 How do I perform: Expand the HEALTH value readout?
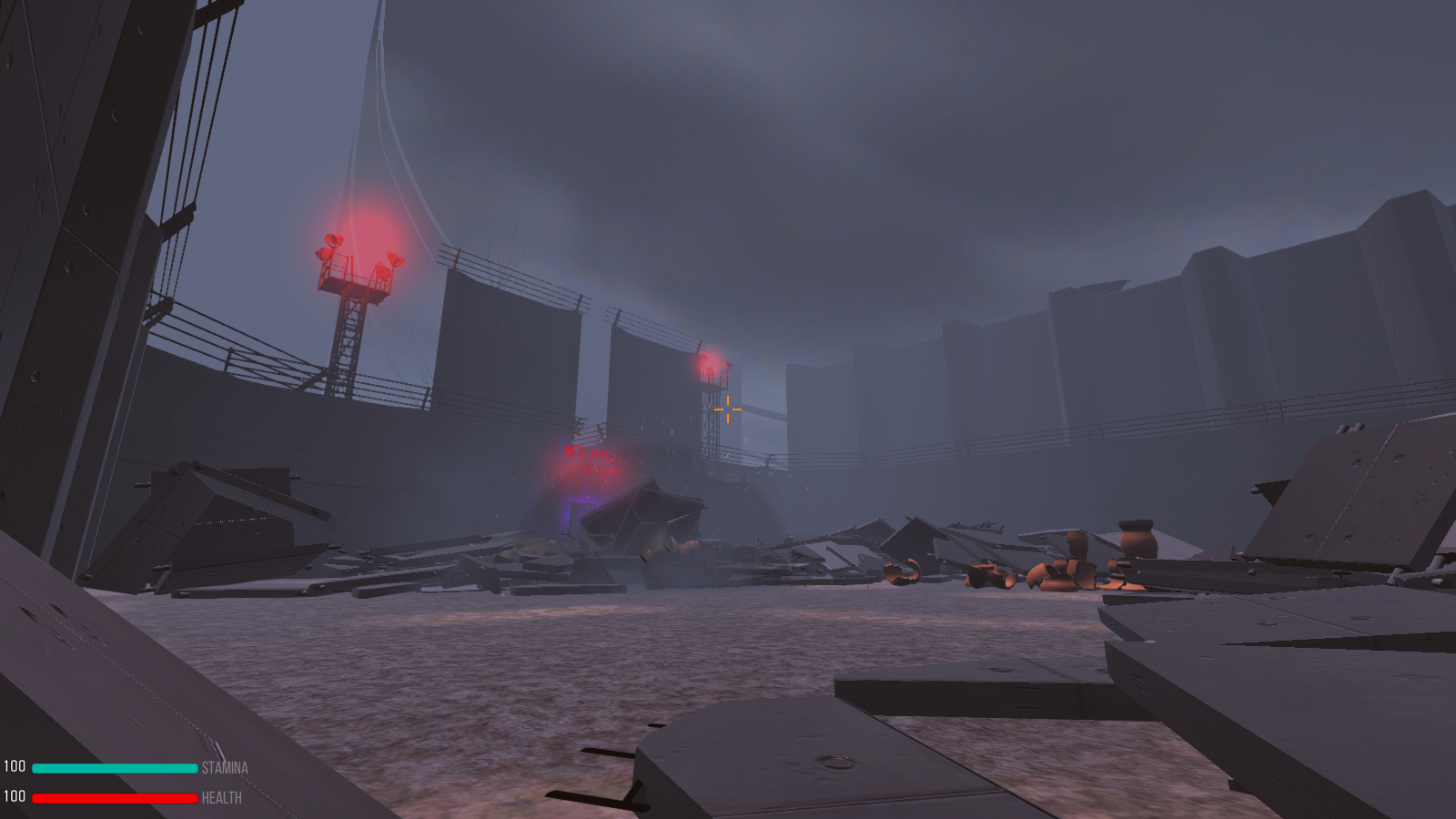13,798
